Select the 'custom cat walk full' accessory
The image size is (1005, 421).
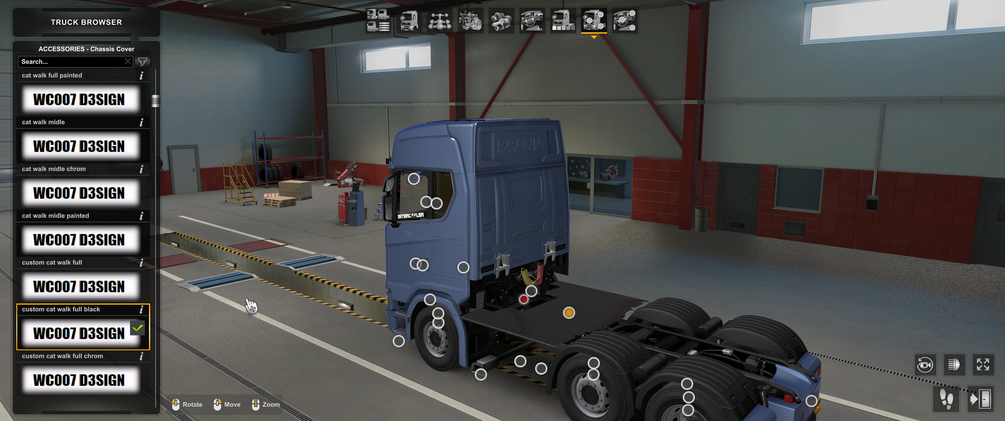(x=79, y=287)
